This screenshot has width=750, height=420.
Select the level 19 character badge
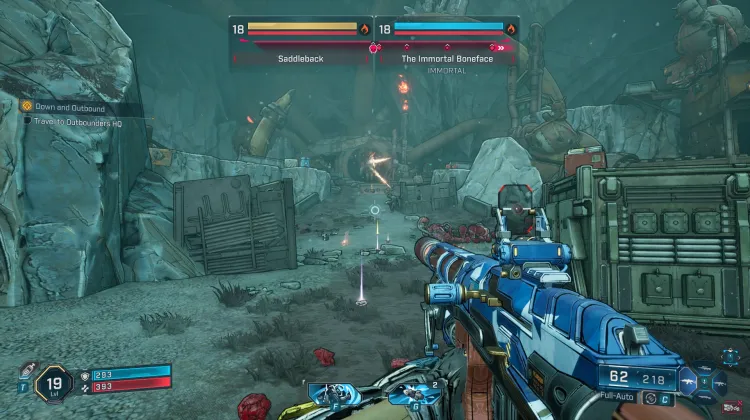point(52,382)
